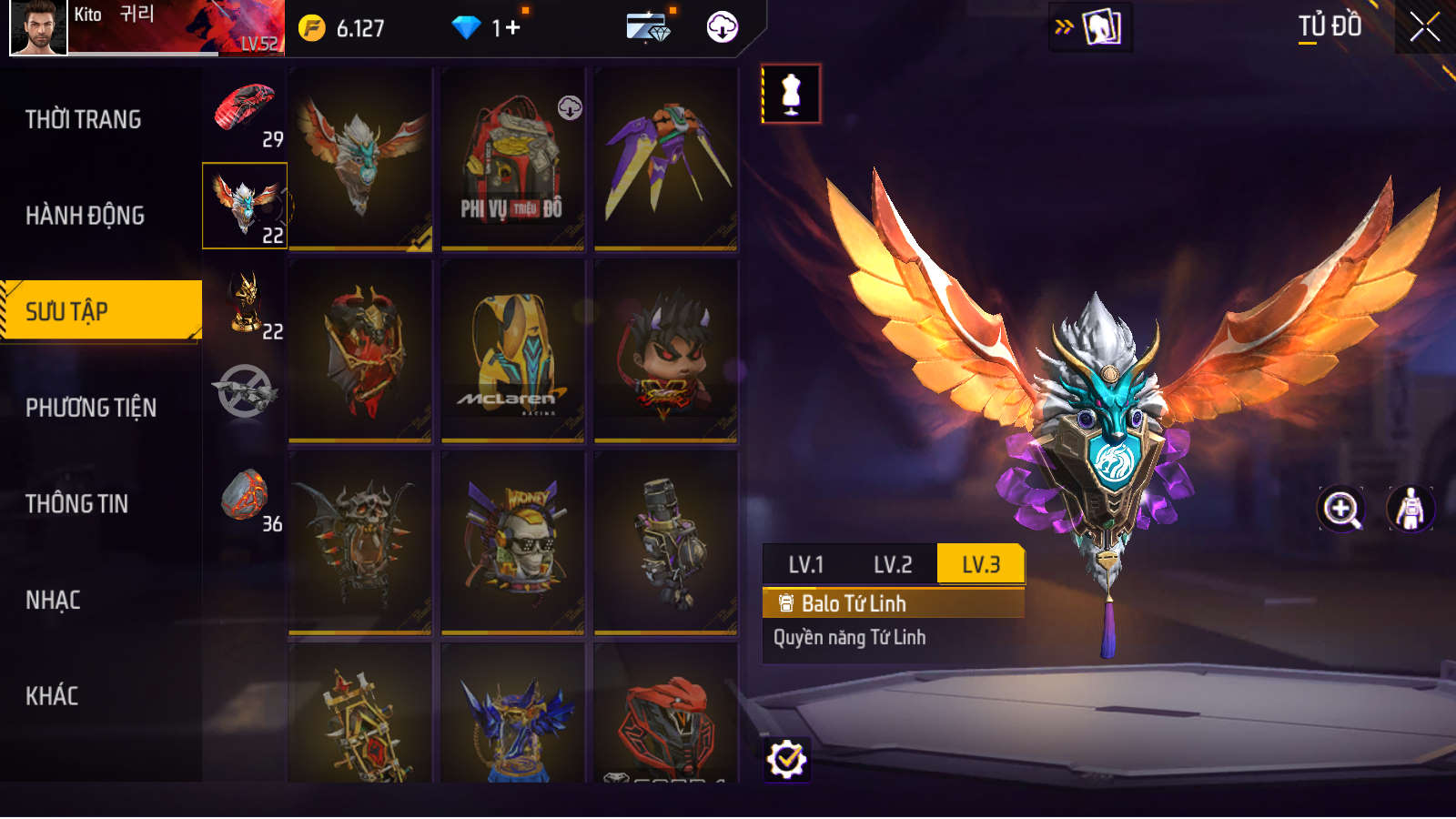Click the gear checkmark equip button
Screen dimensions: 1456x819
point(786,759)
